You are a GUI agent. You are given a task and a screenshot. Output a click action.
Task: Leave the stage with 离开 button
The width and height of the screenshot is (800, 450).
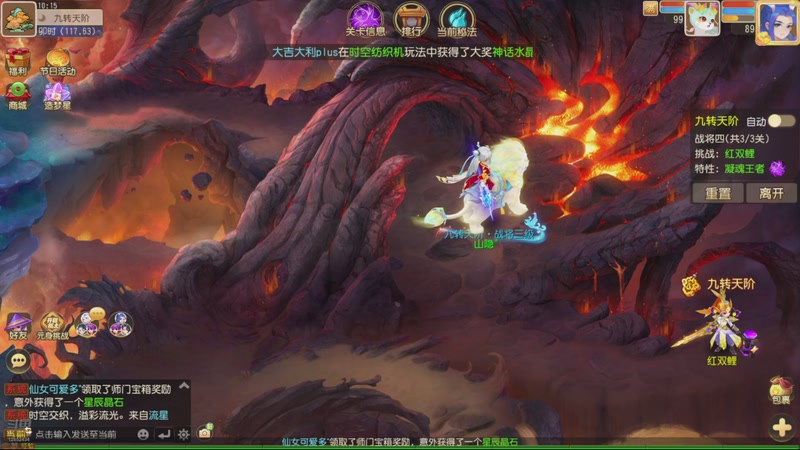coord(771,193)
